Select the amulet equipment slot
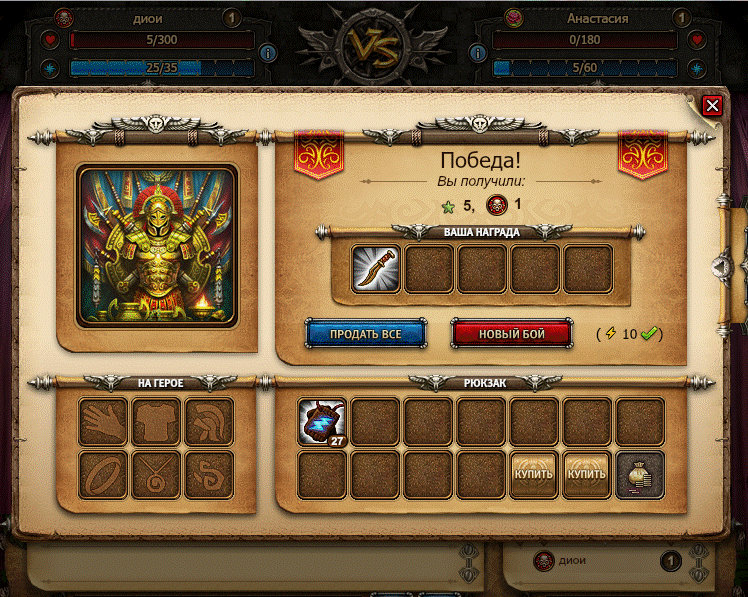Screen dimensions: 748x597 (x=156, y=474)
